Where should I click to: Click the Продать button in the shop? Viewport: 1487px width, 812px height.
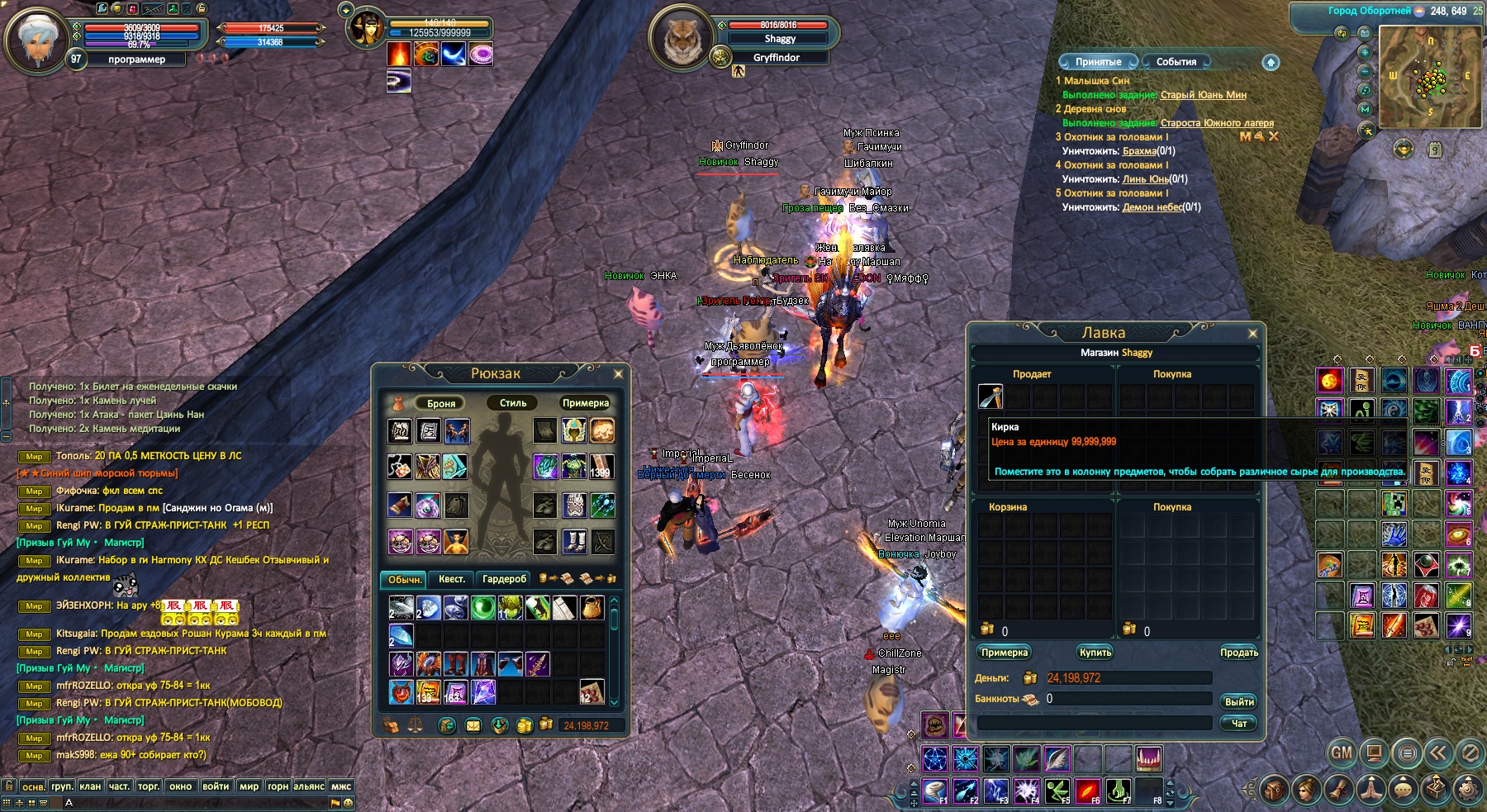[1238, 653]
